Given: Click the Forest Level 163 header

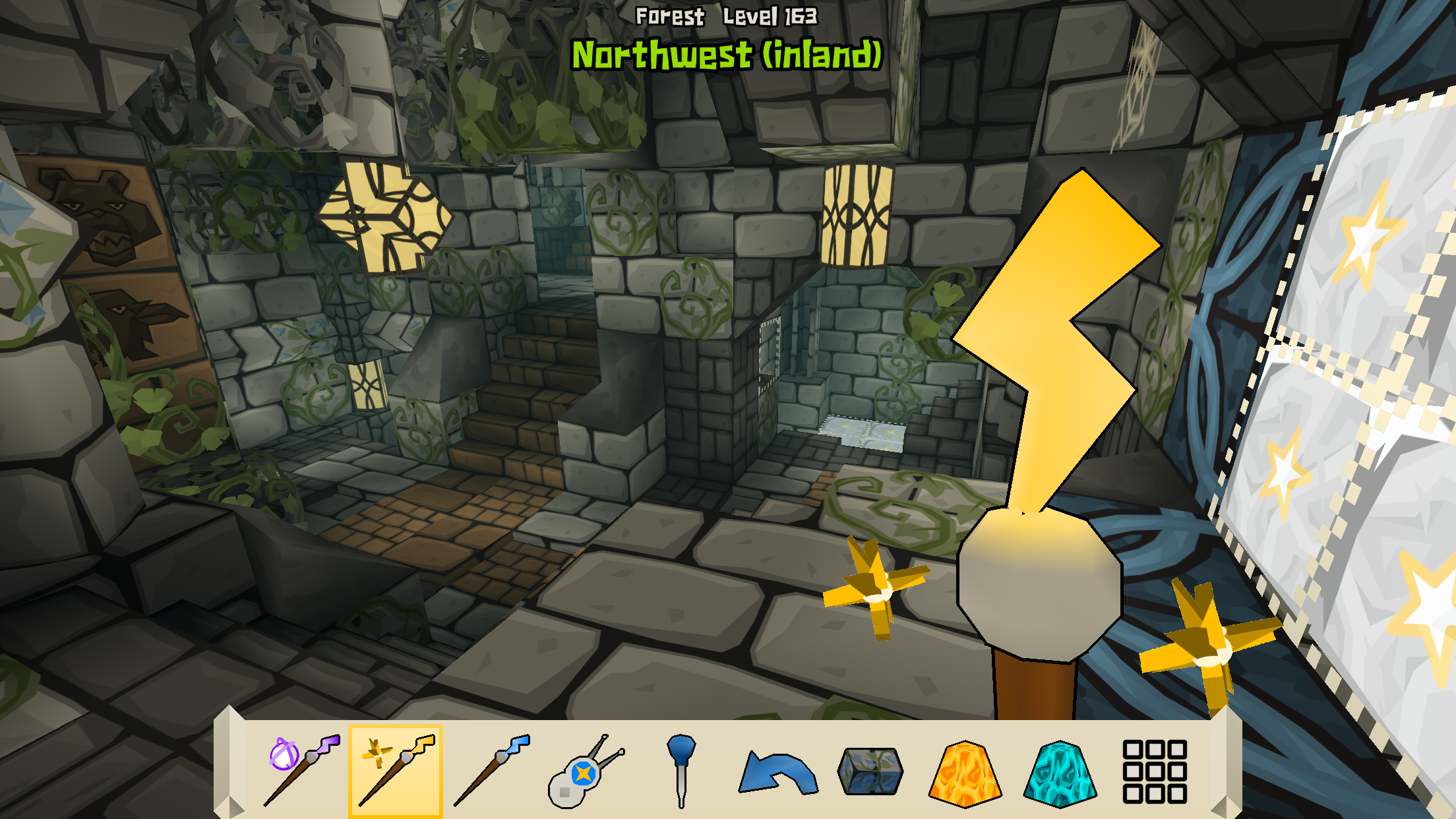Looking at the screenshot, I should (x=727, y=16).
